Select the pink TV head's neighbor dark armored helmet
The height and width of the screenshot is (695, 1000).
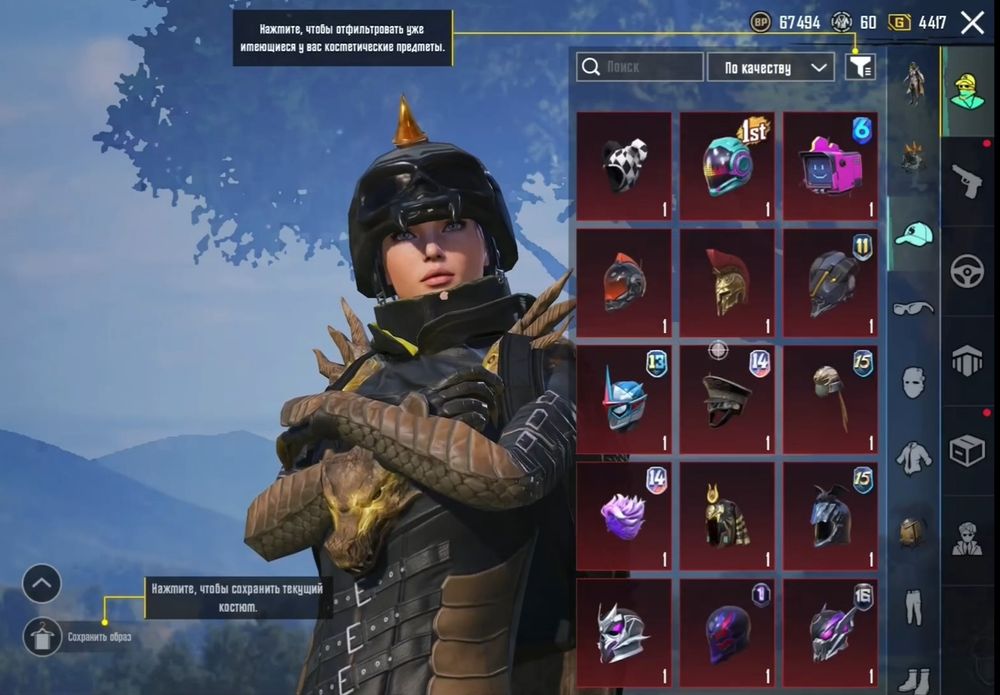[x=830, y=283]
